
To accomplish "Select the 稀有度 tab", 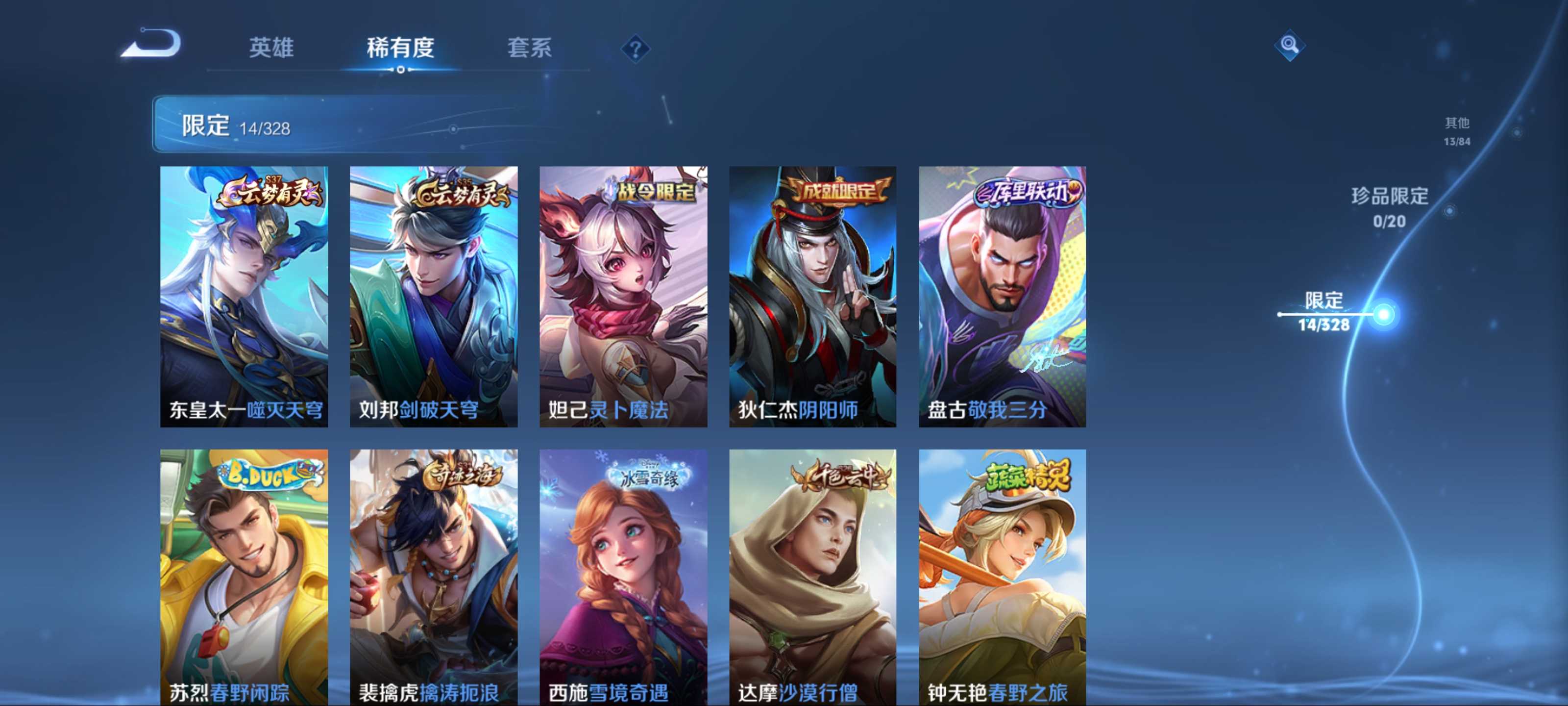I will point(400,48).
